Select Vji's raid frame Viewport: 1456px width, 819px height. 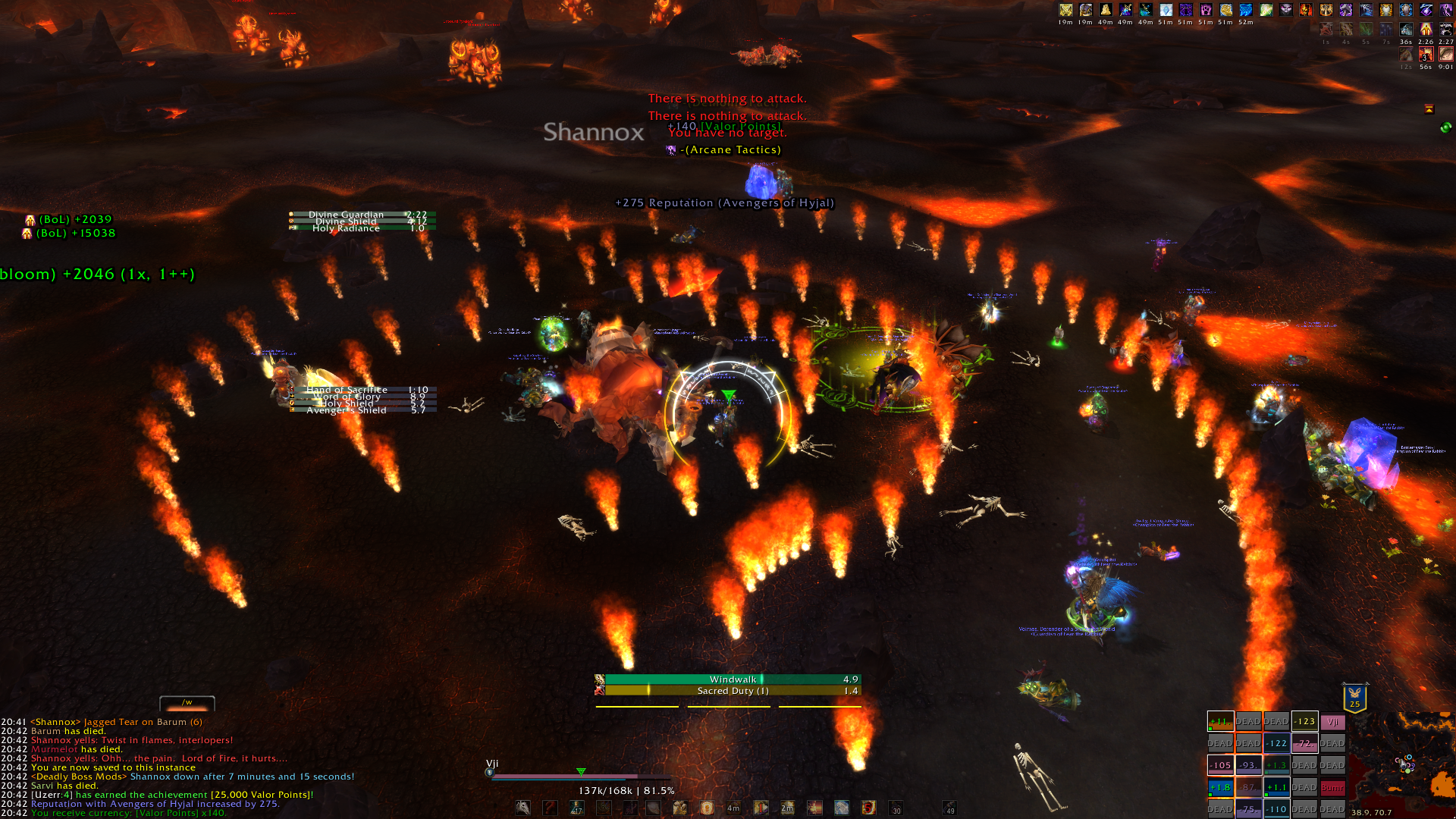pyautogui.click(x=1332, y=722)
